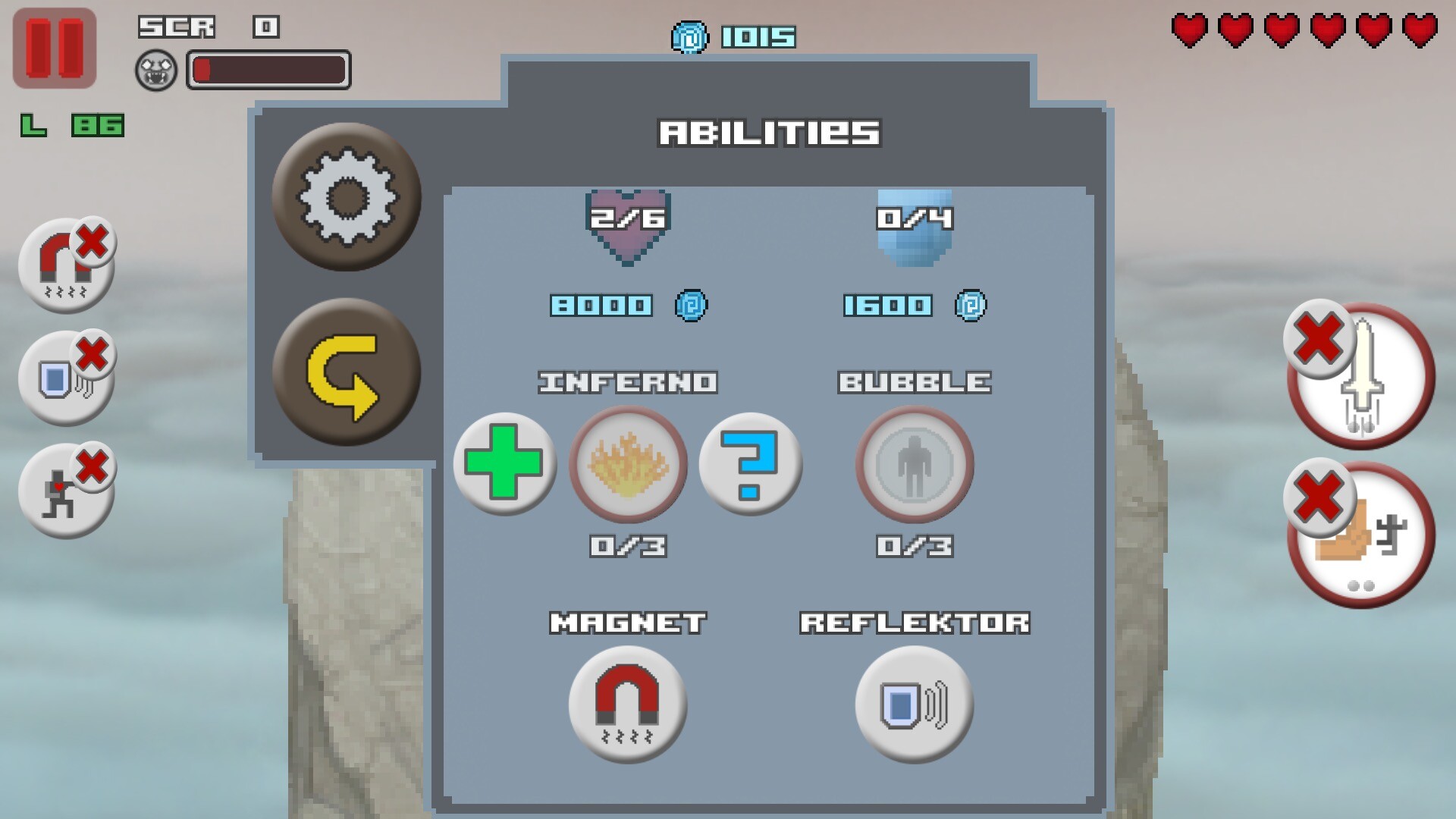Select the Inferno flame ability icon

pyautogui.click(x=628, y=466)
